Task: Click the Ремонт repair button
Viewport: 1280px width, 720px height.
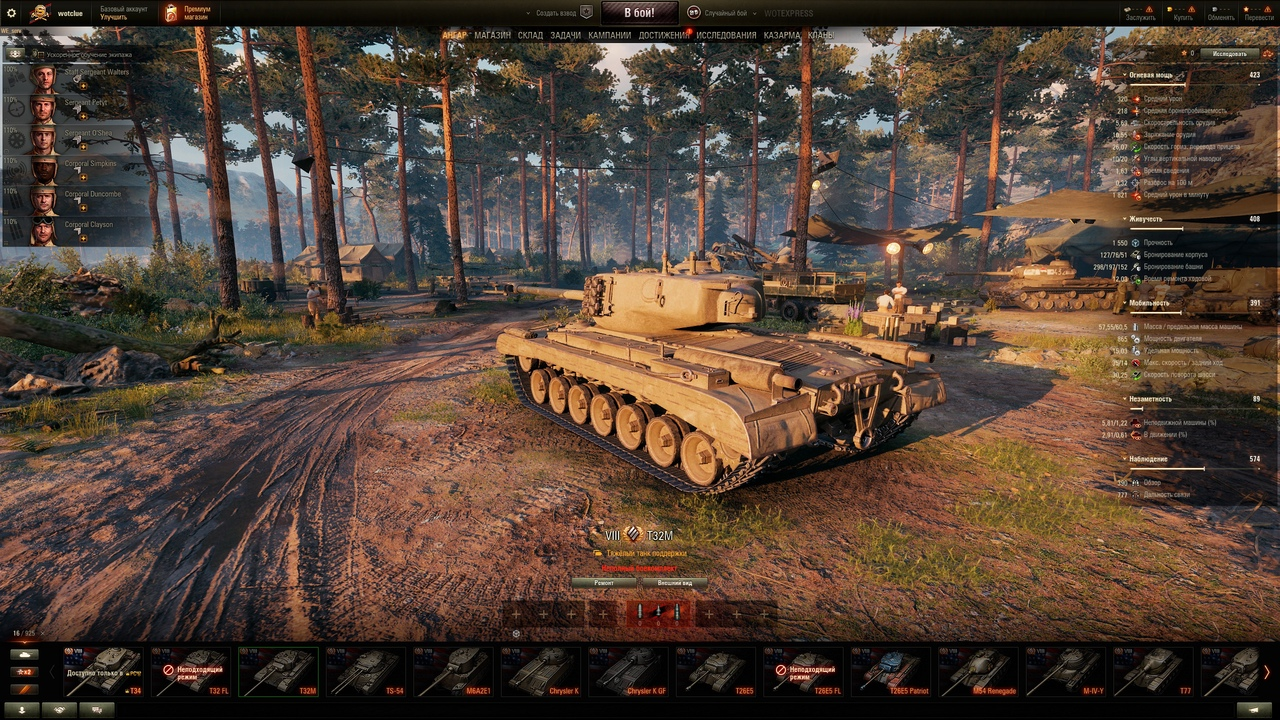Action: 604,582
